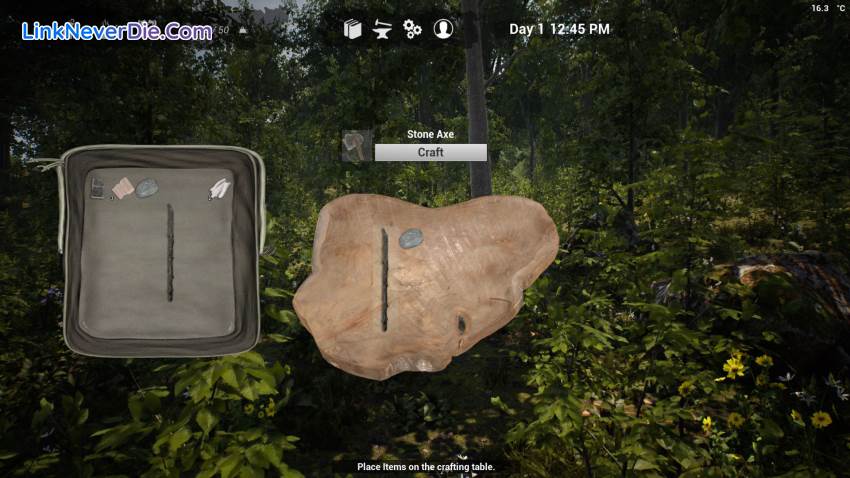Click the stick on the crafting table
Screen dimensions: 850x478
tap(384, 279)
